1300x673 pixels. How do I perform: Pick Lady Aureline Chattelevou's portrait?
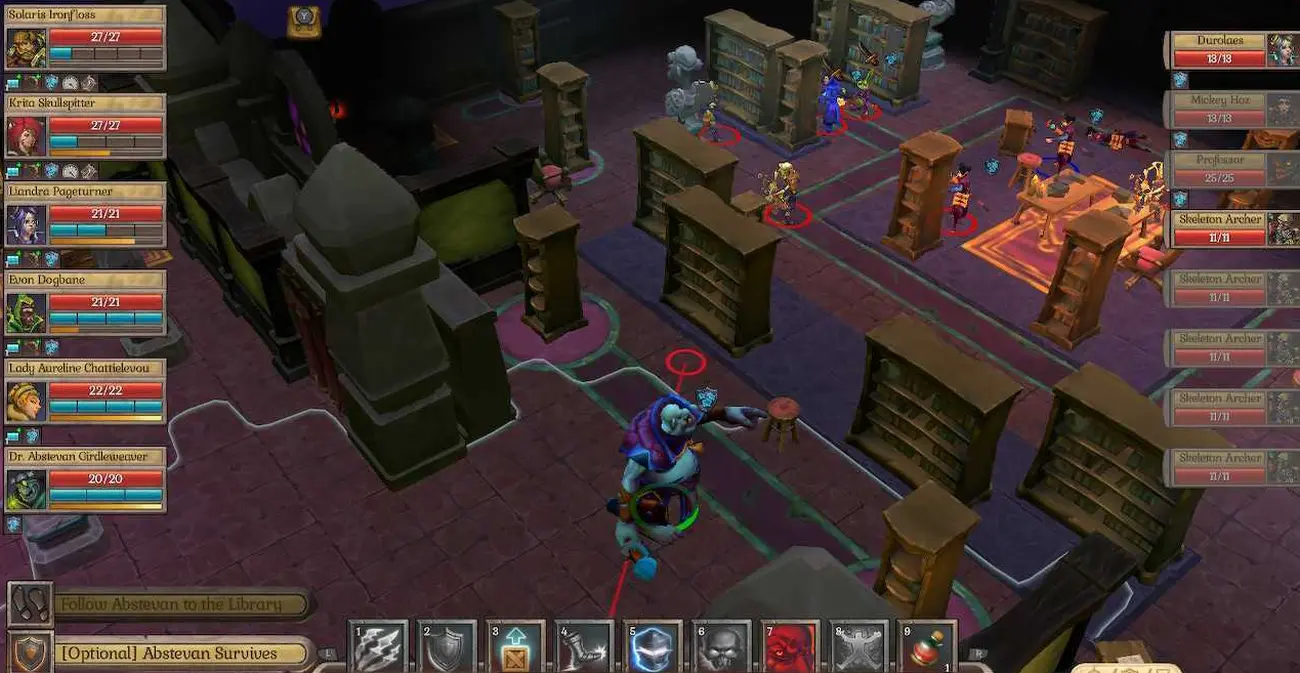(x=26, y=400)
